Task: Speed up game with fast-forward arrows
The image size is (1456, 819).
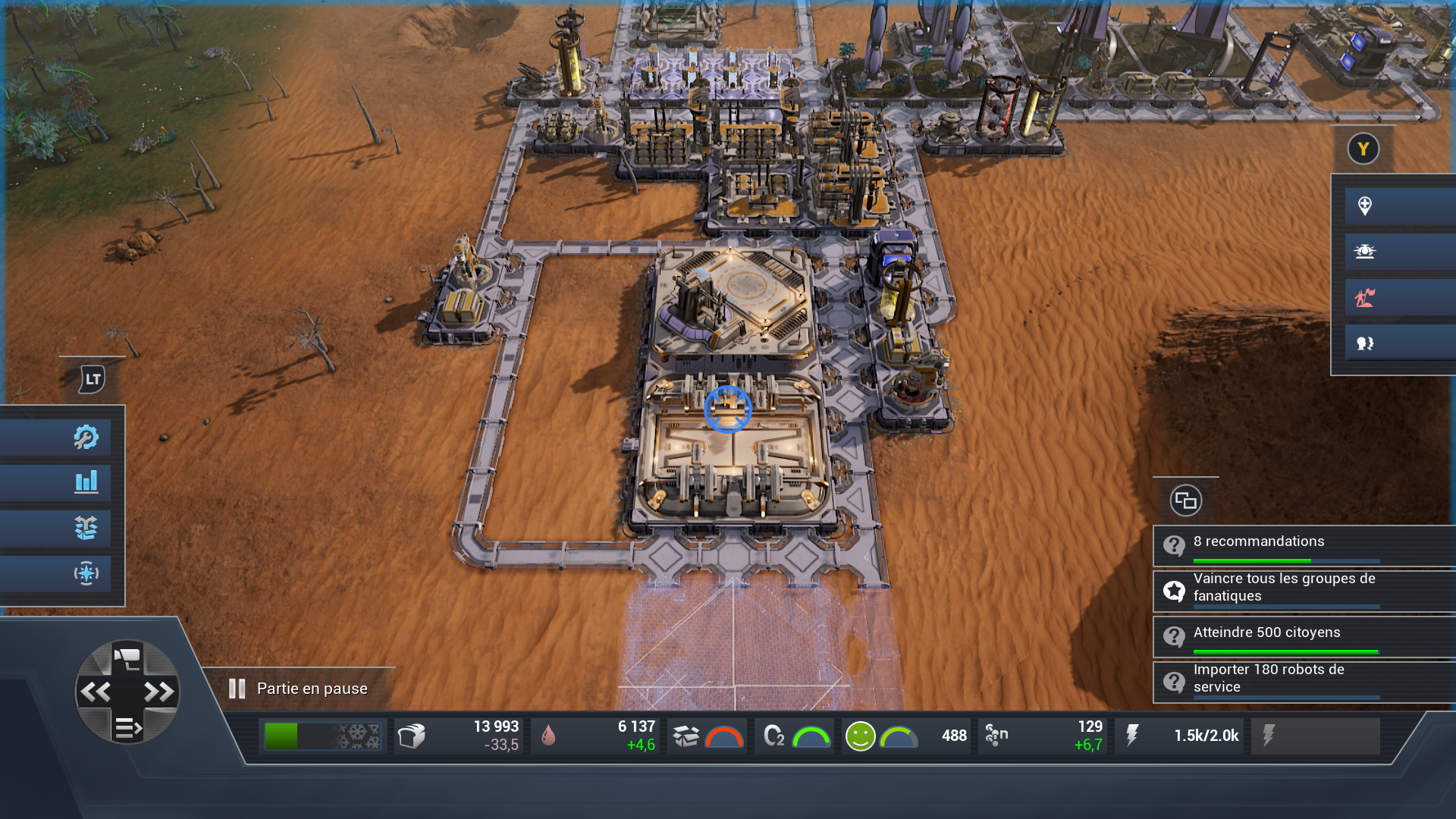Action: tap(158, 692)
